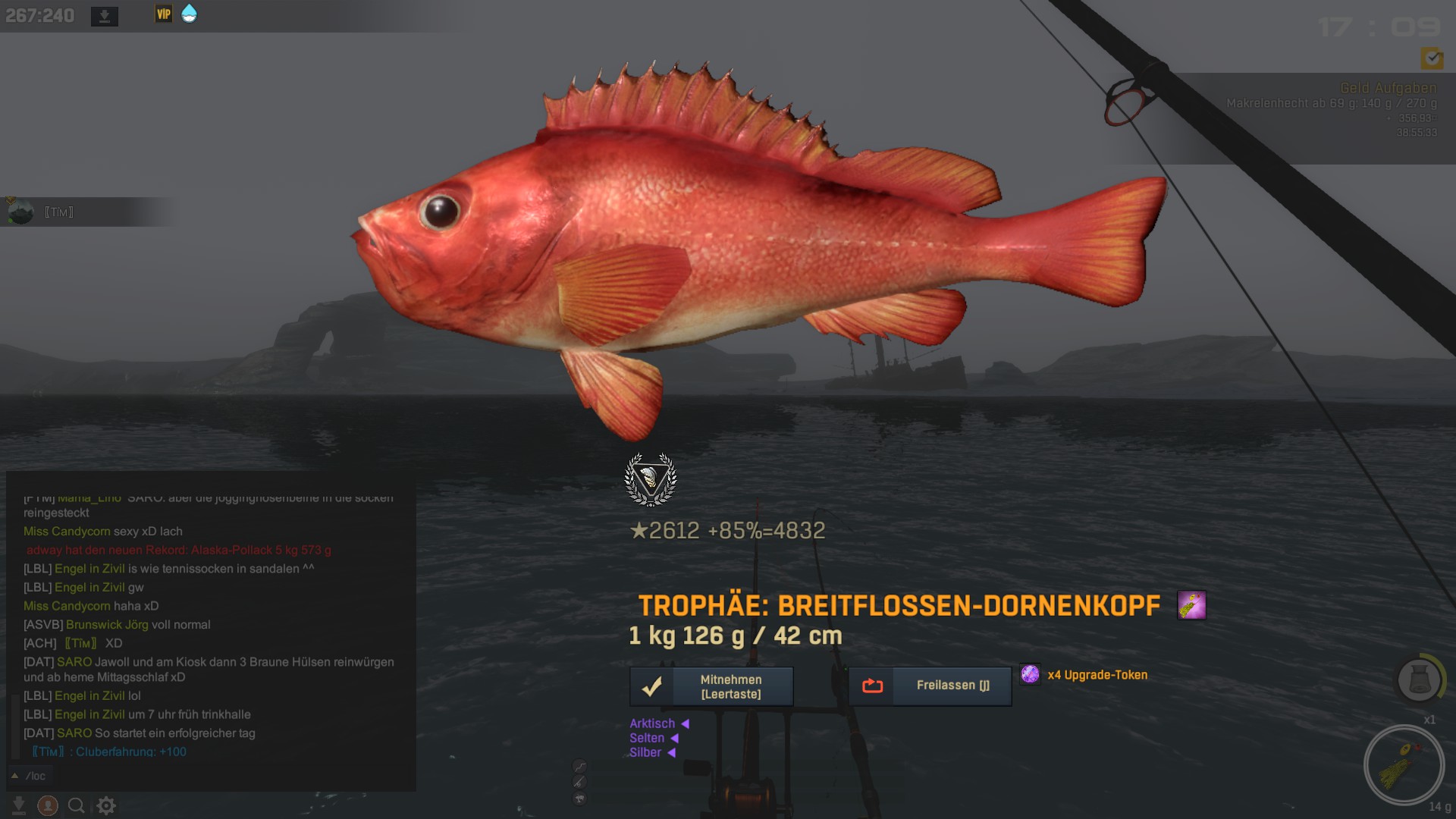Open the orange player profile icon under chat
The image size is (1456, 819).
point(48,805)
